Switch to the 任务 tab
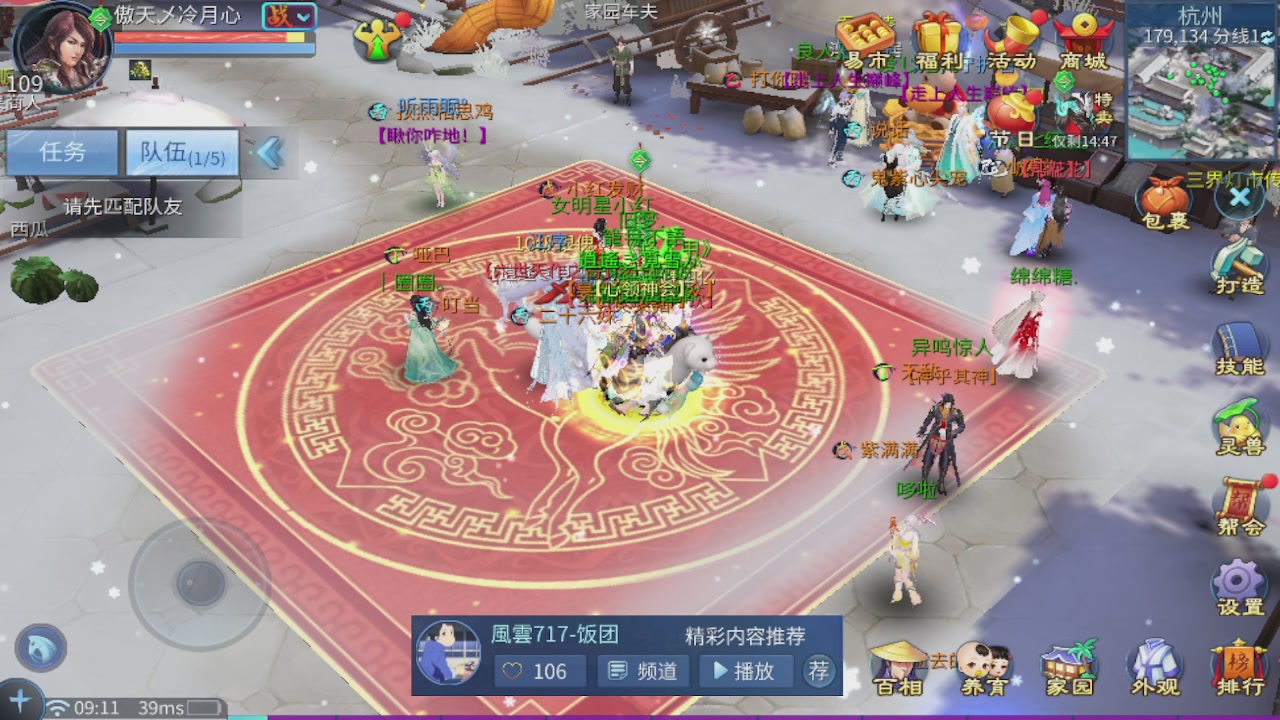Screen dimensions: 1280x720 click(62, 150)
